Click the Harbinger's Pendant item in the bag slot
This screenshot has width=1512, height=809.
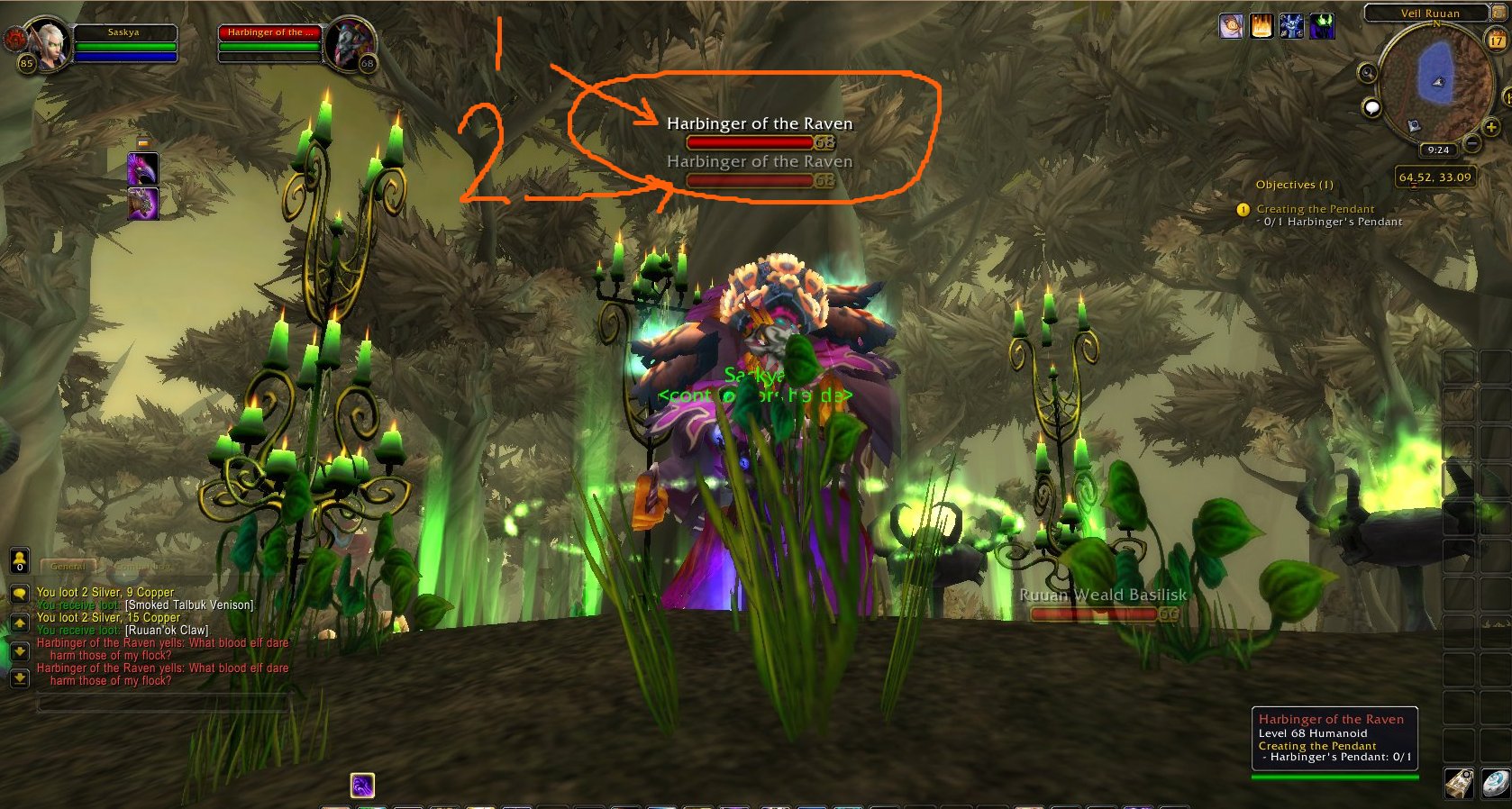tap(1459, 783)
